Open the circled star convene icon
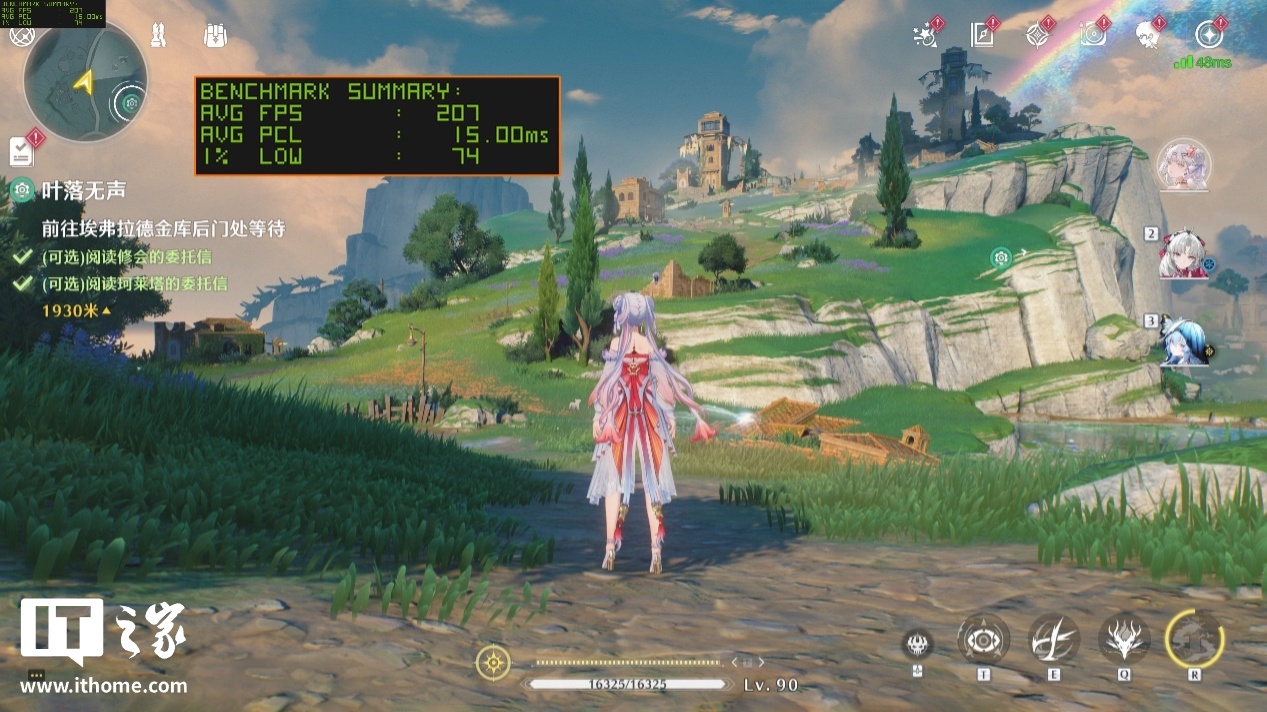This screenshot has width=1267, height=712. [x=1209, y=35]
